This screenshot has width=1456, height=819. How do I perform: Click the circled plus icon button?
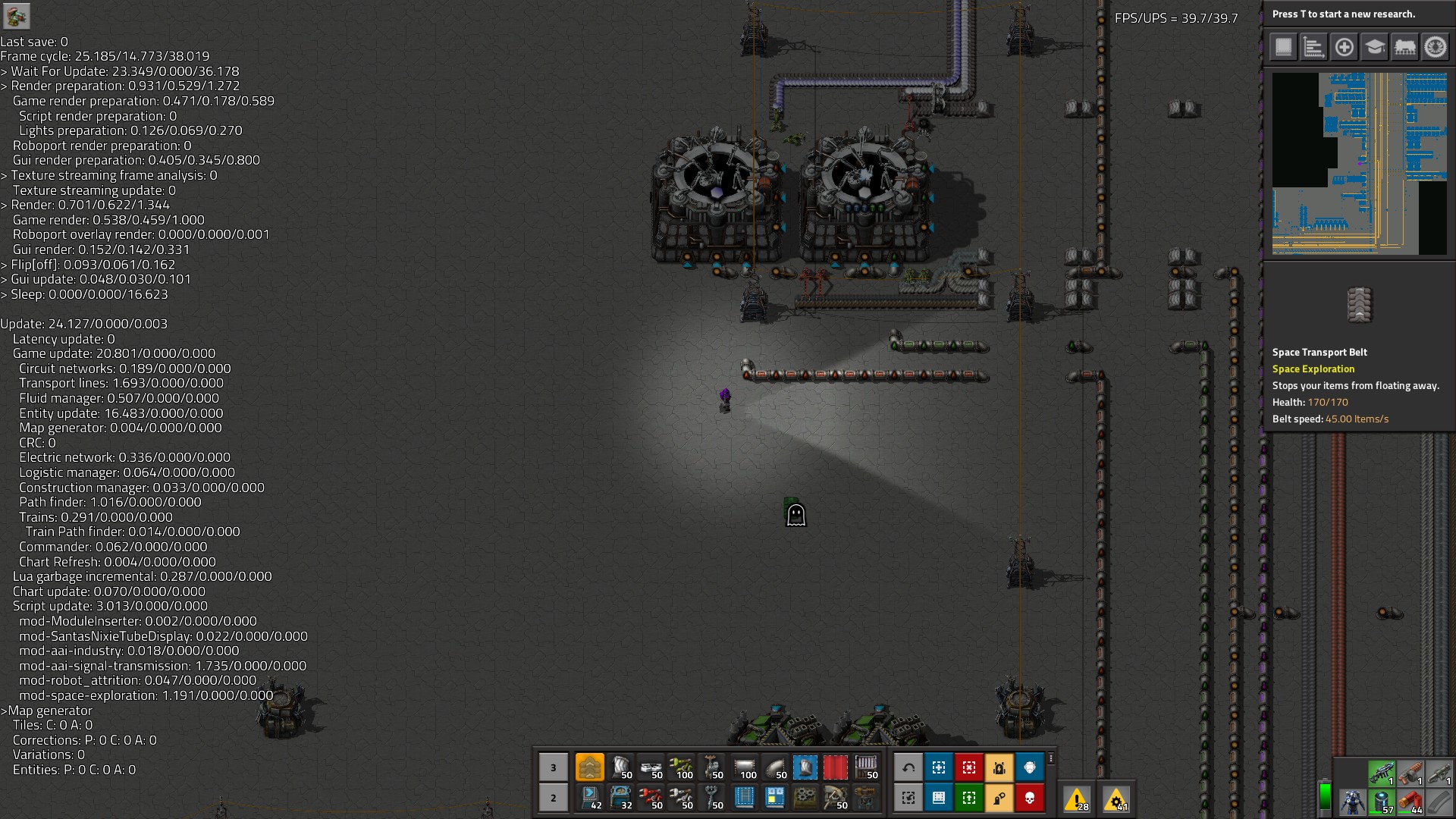pos(1344,47)
